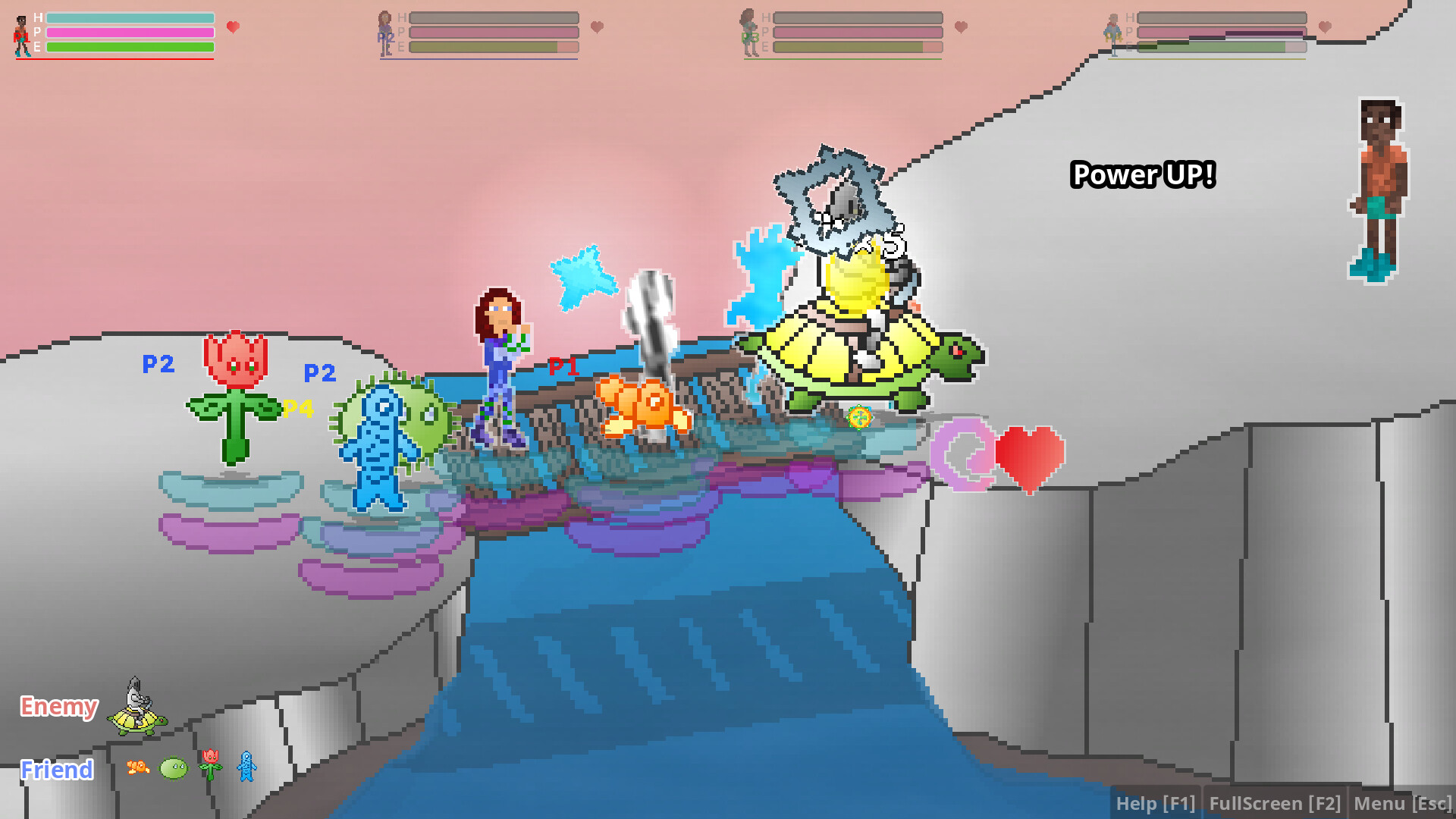Select the green spiky blob Friend icon
This screenshot has width=1456, height=819.
click(172, 767)
